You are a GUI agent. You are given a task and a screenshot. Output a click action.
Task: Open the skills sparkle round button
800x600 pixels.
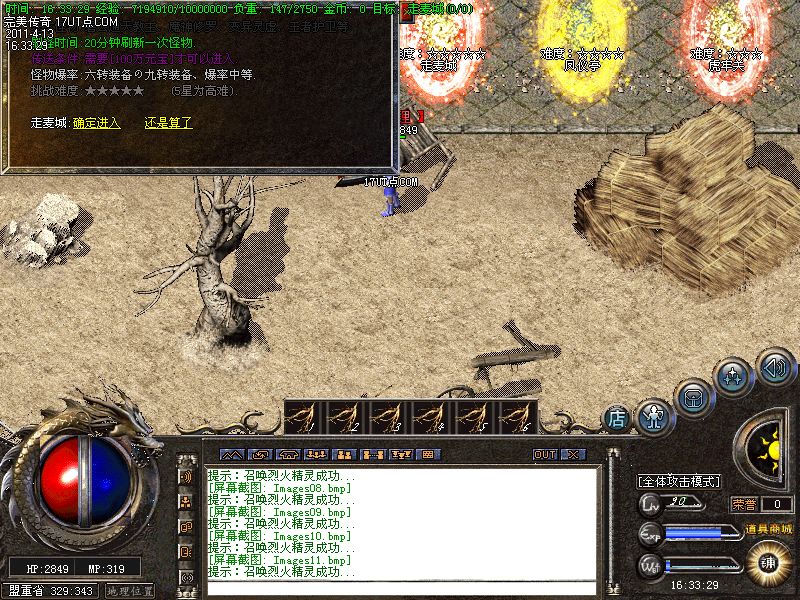click(734, 378)
